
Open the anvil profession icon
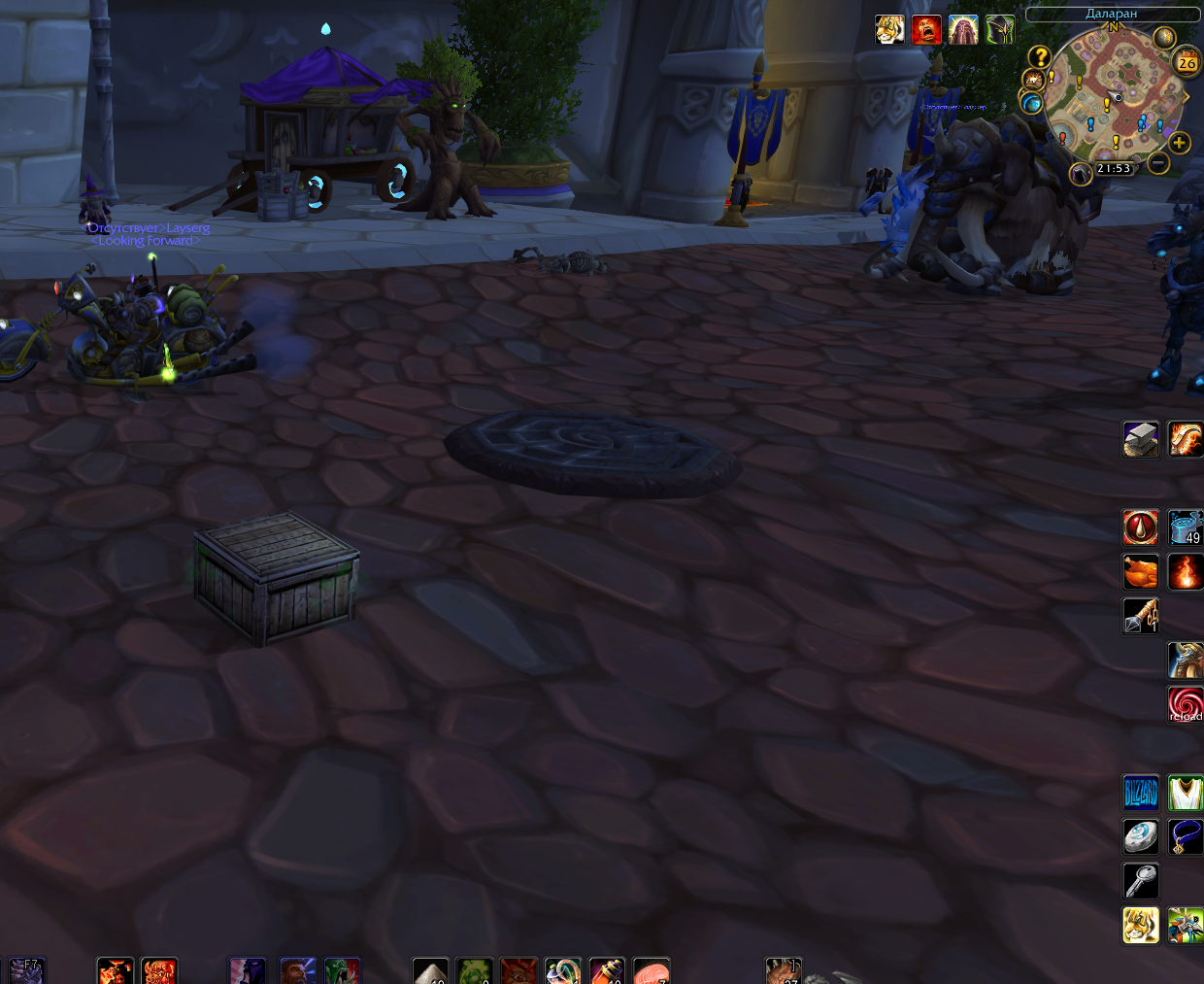pos(1141,439)
